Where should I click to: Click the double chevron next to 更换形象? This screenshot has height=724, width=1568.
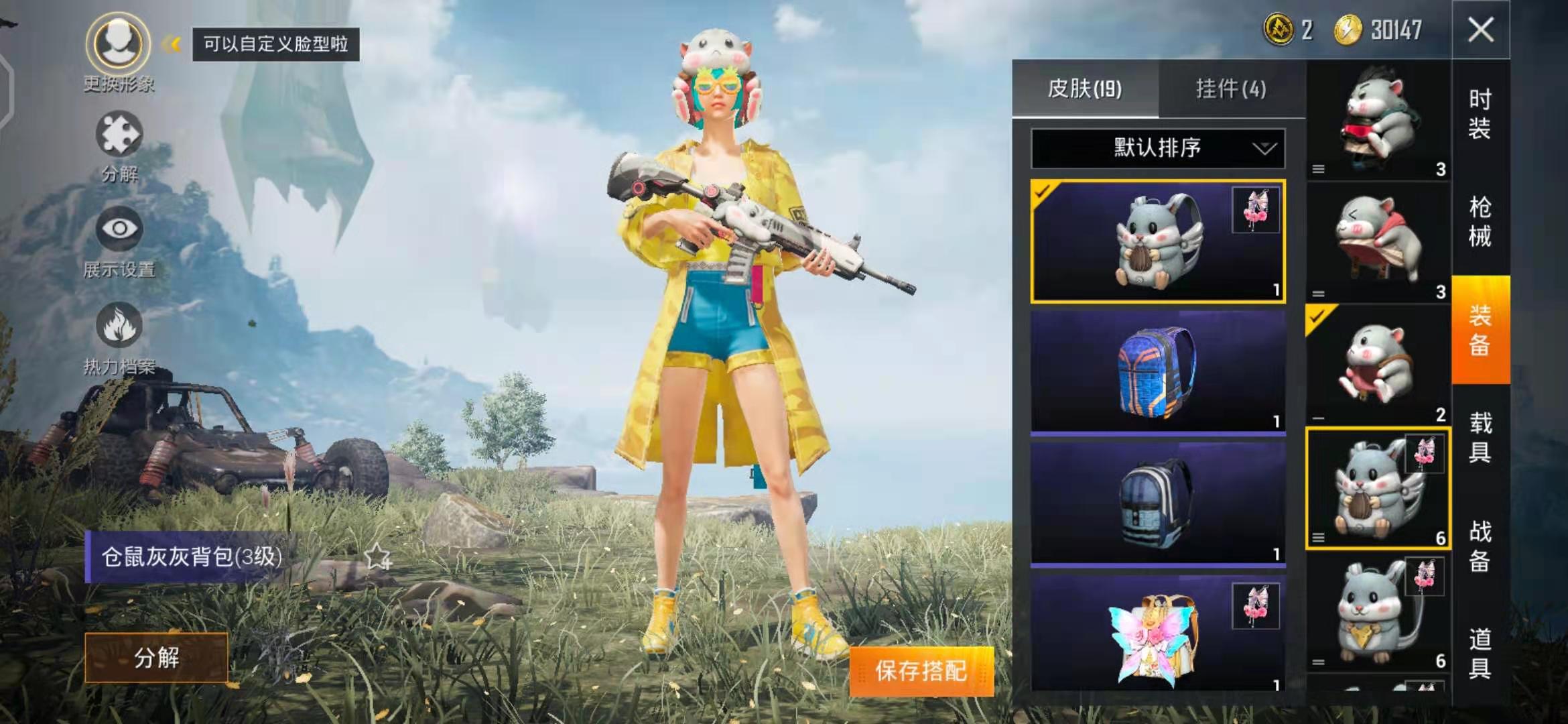pos(172,44)
